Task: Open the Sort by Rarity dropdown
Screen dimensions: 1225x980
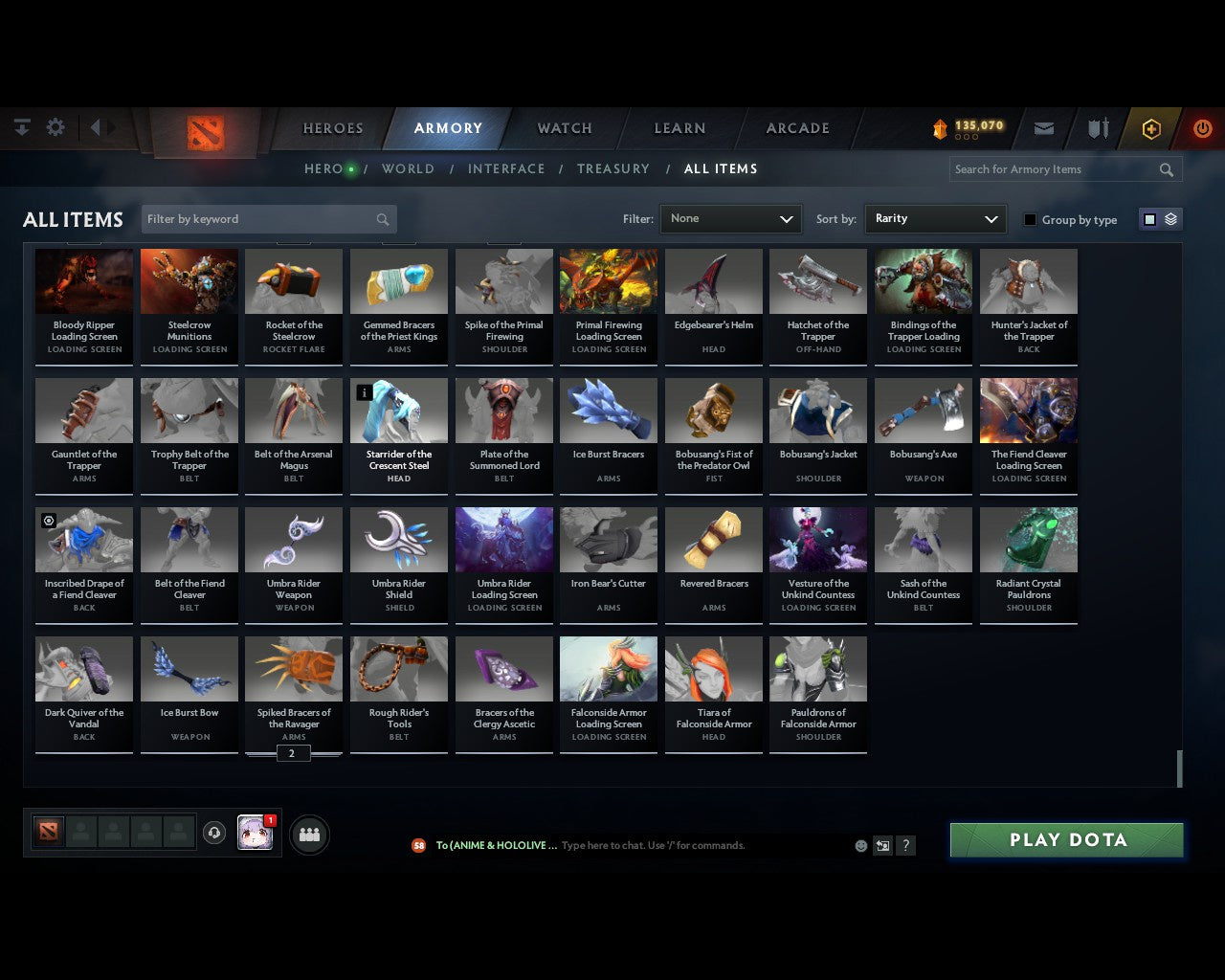Action: tap(935, 218)
